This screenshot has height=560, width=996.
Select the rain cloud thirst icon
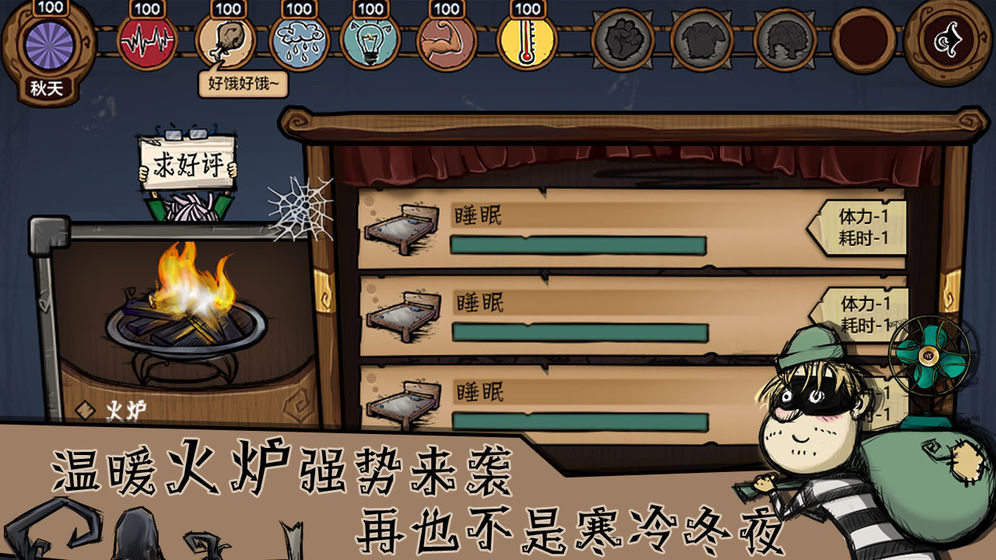296,41
